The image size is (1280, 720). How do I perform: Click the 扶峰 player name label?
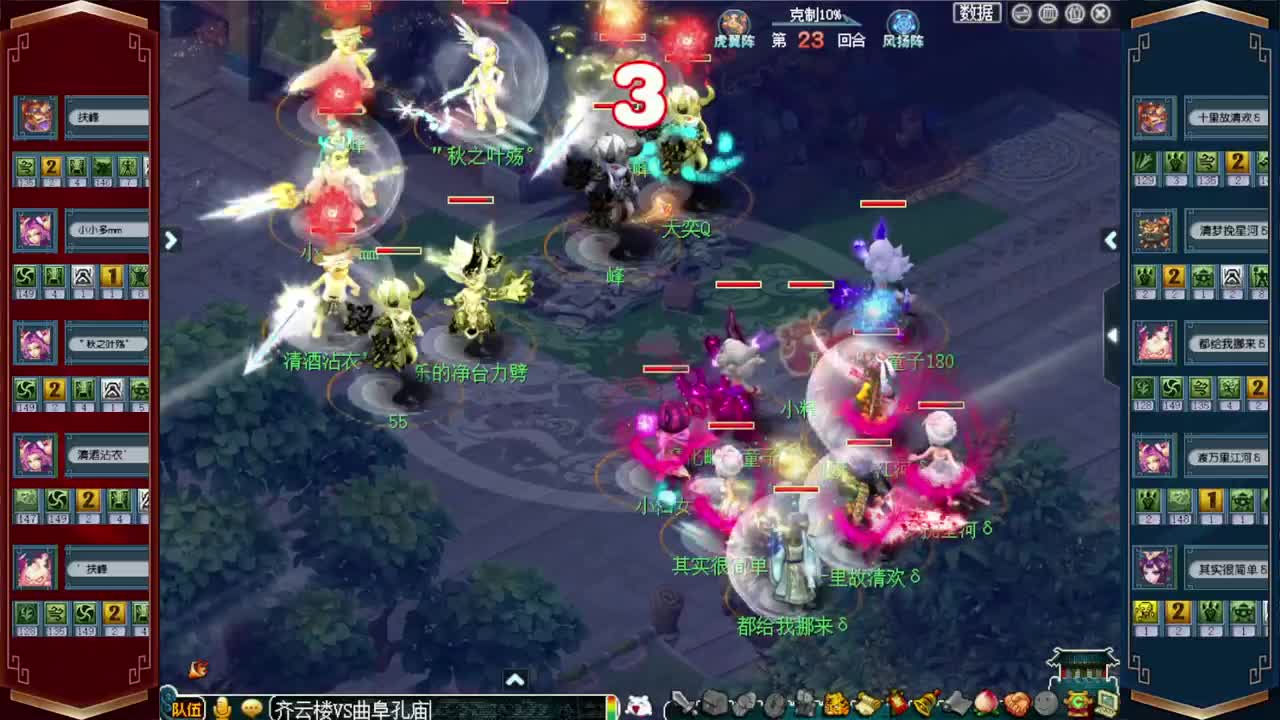click(x=107, y=117)
